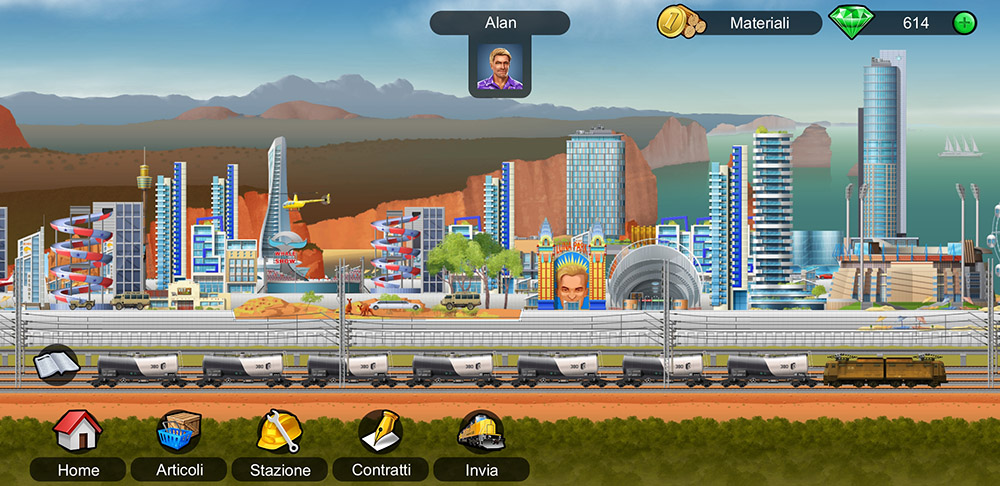Tap Invia to send the train
This screenshot has height=486, width=1000.
click(481, 431)
